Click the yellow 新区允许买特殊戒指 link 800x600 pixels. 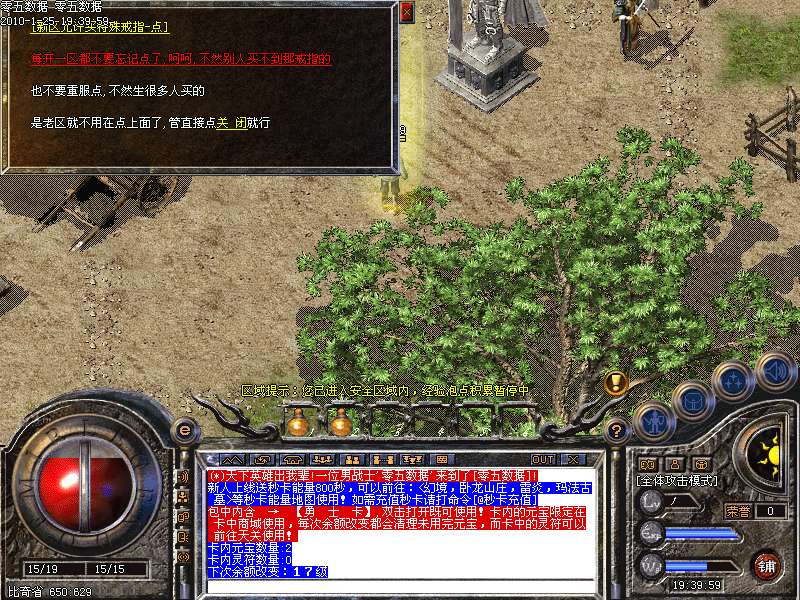[x=100, y=27]
